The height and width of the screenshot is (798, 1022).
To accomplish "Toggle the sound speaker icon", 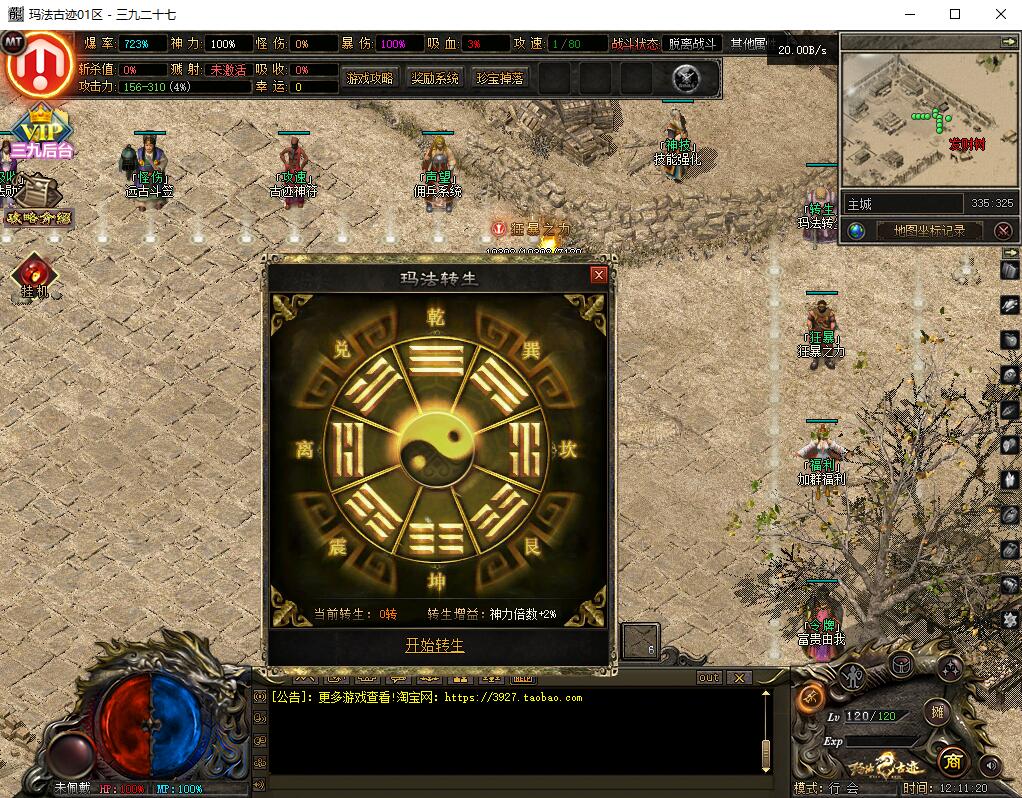I will click(x=990, y=765).
